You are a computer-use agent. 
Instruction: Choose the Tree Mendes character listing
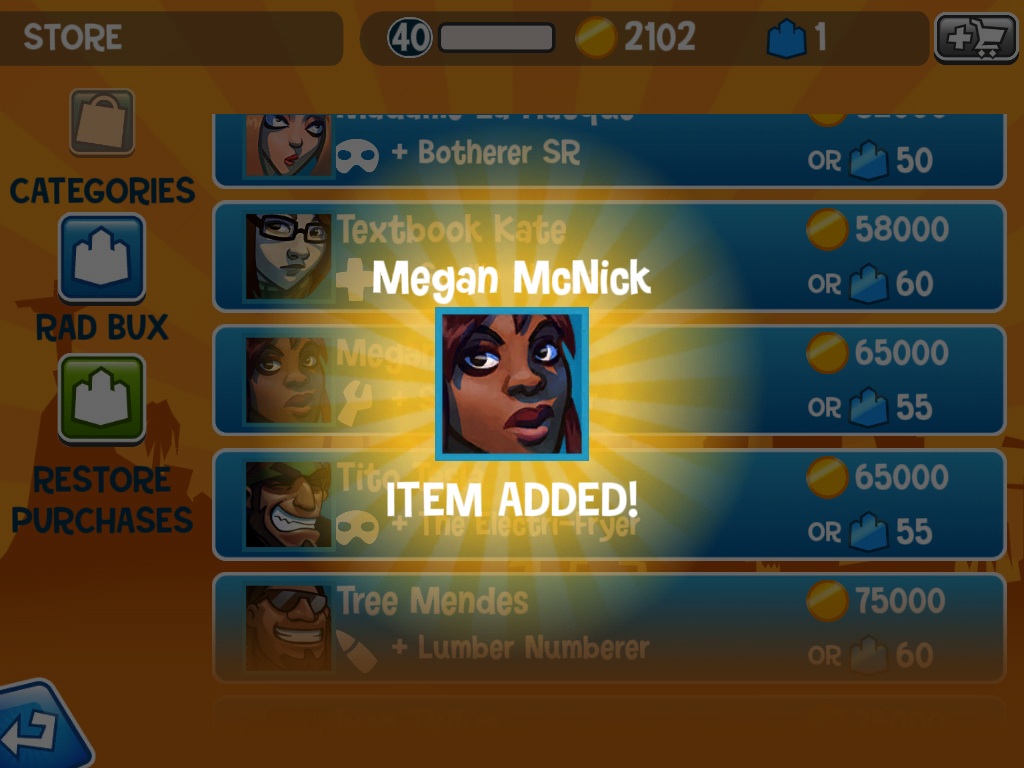click(x=608, y=627)
